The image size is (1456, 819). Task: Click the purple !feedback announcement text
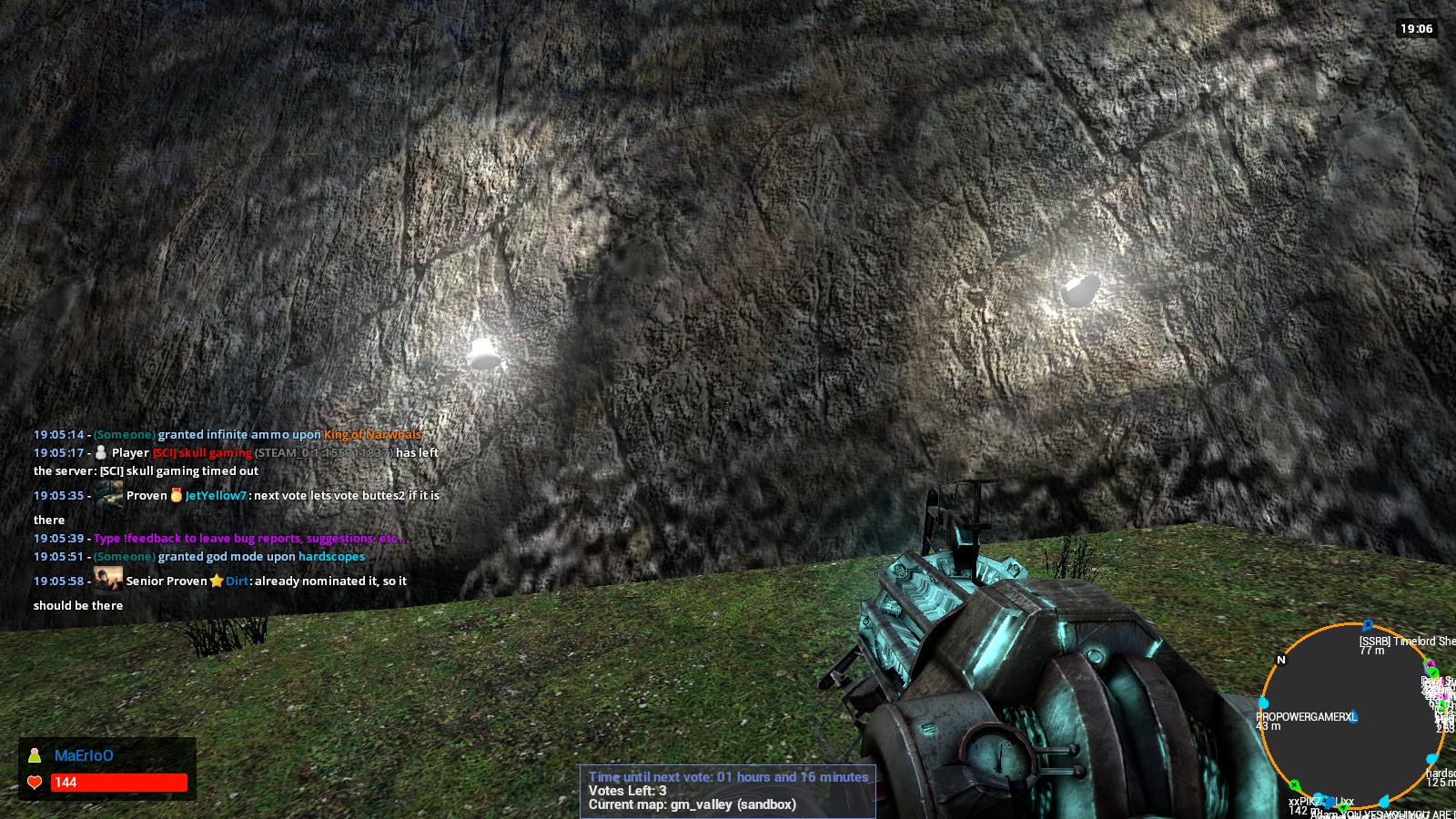tap(250, 538)
